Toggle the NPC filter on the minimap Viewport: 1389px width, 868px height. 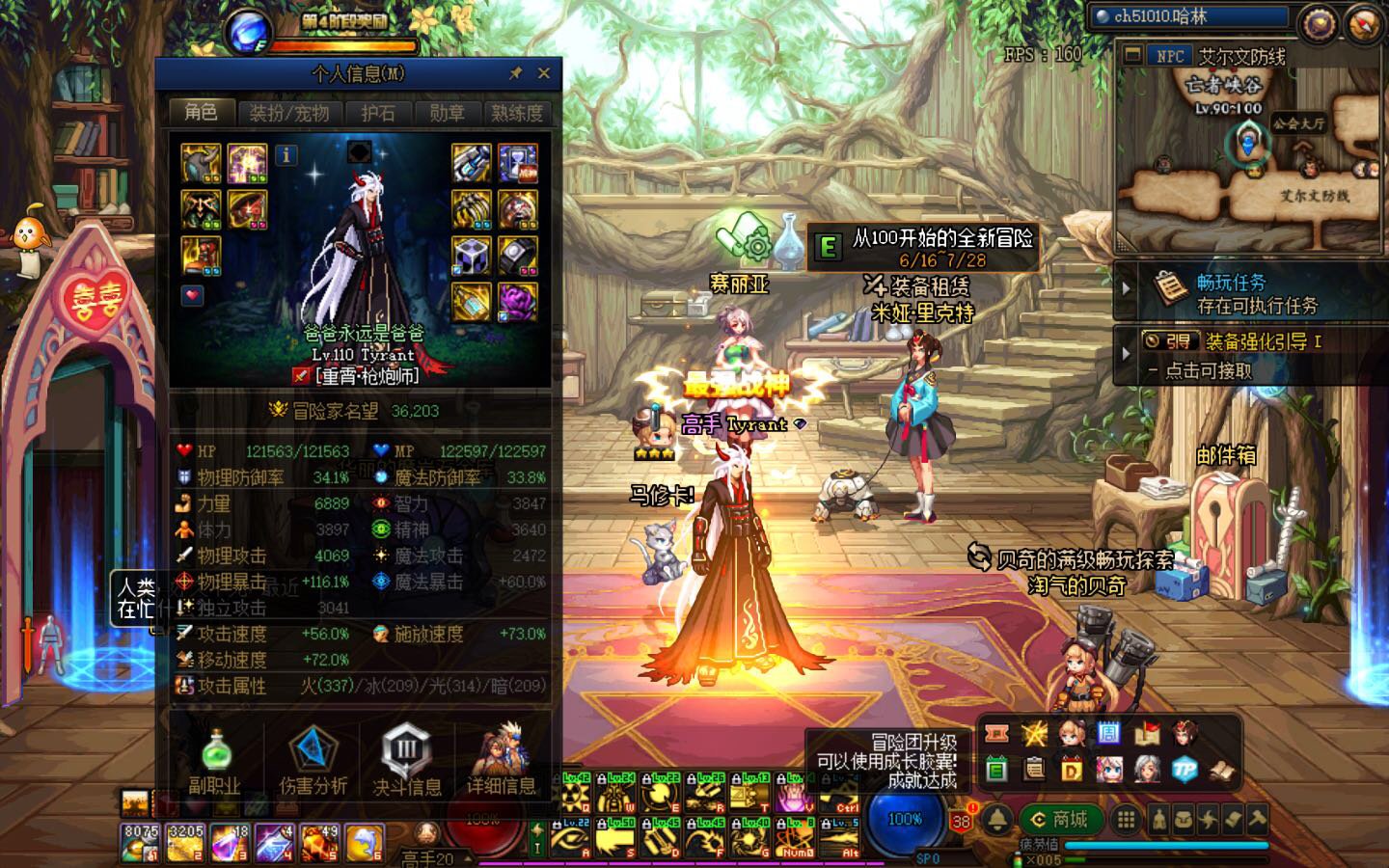pos(1168,56)
